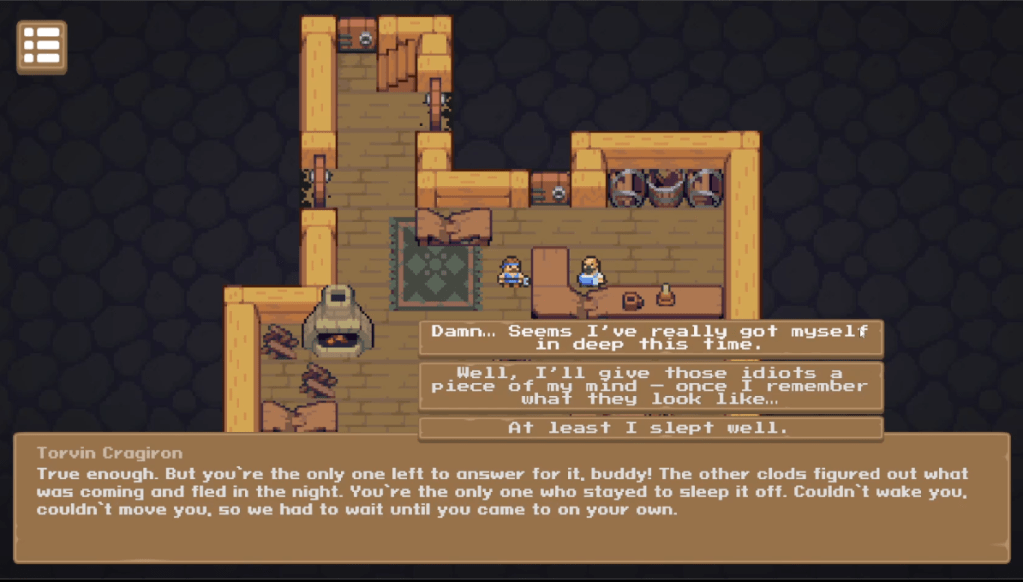Open the menu list icon button
Image resolution: width=1023 pixels, height=582 pixels.
tap(42, 47)
